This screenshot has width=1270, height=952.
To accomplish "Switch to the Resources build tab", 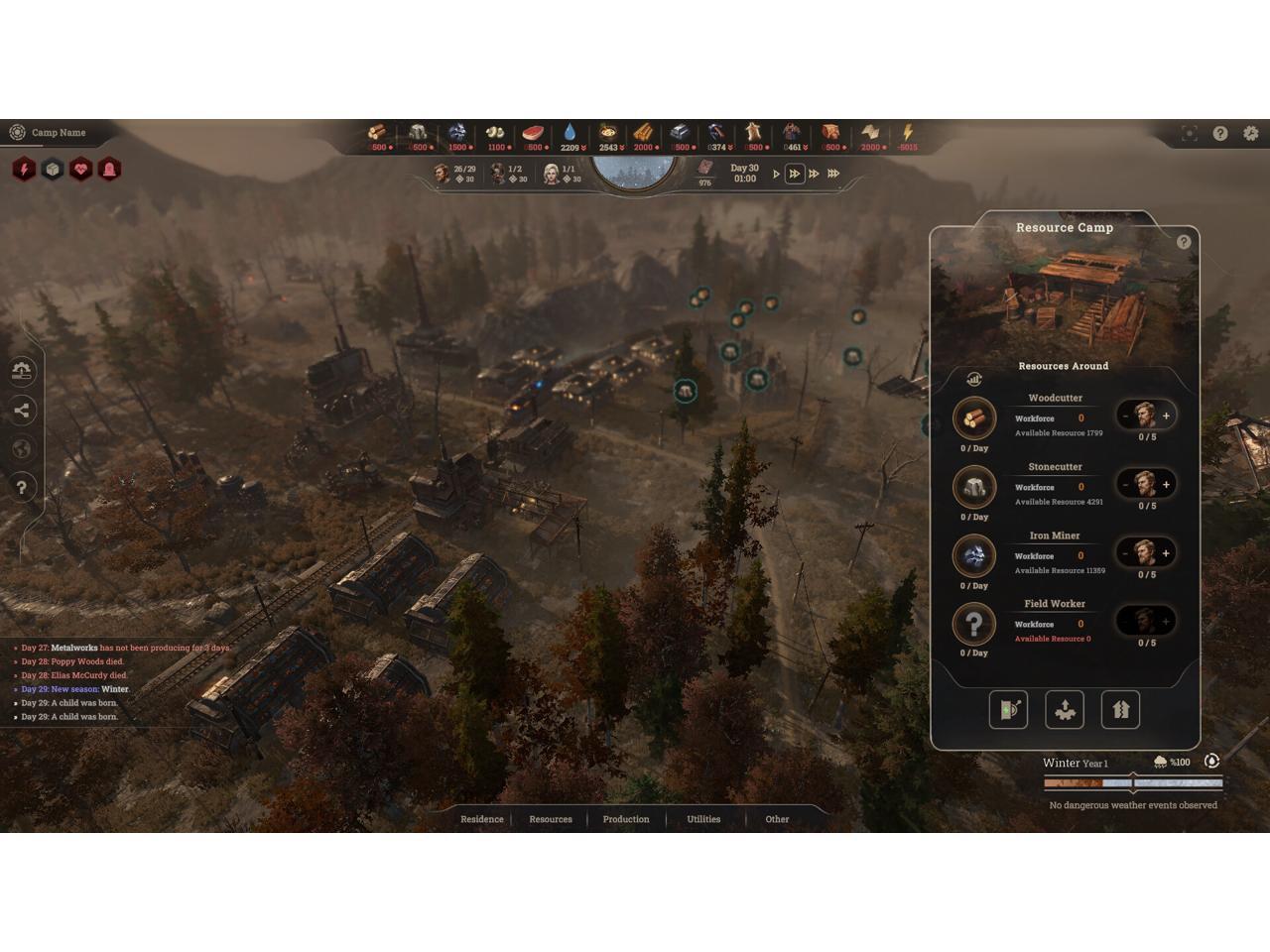I will (551, 819).
